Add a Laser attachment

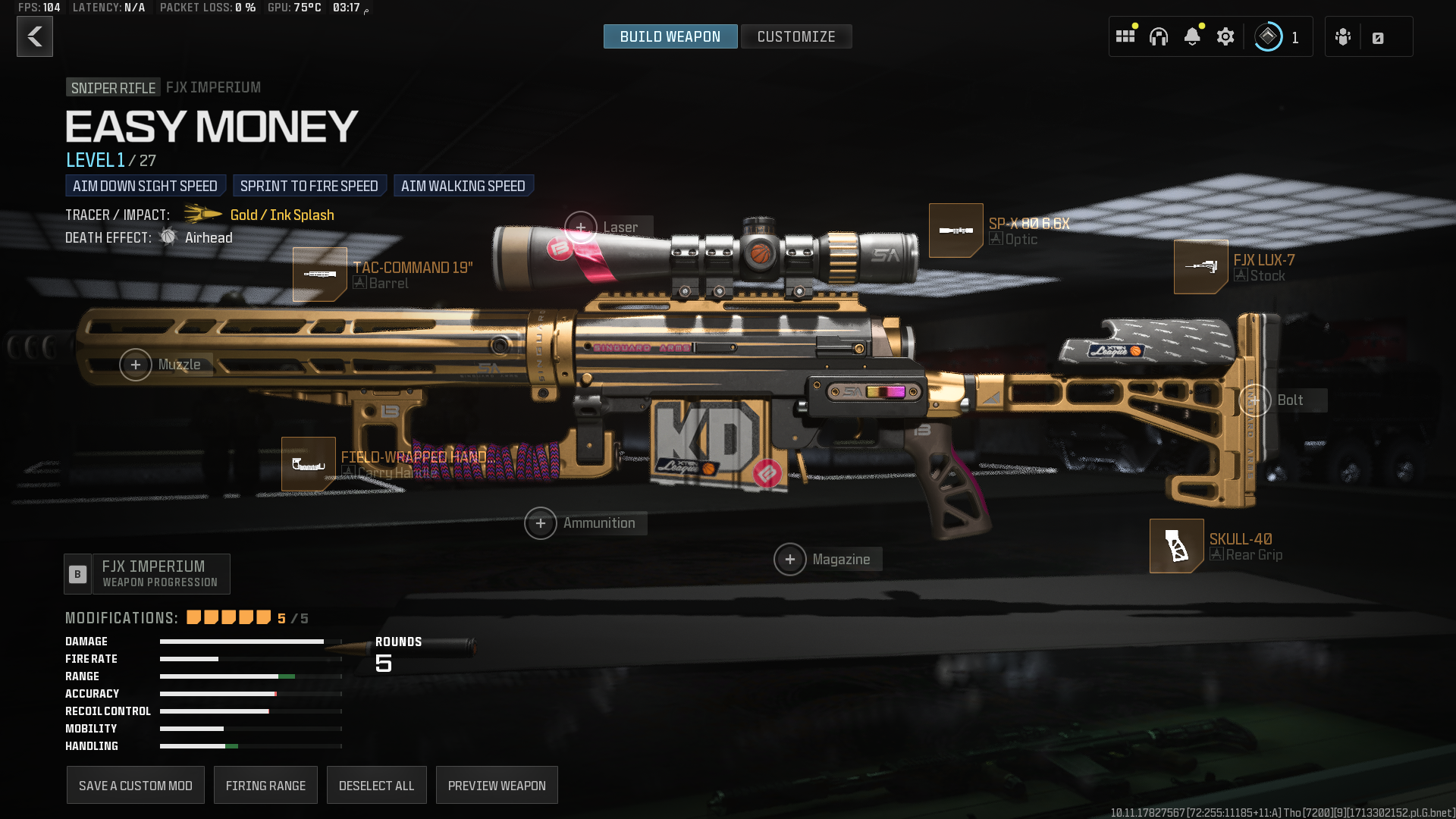(581, 227)
